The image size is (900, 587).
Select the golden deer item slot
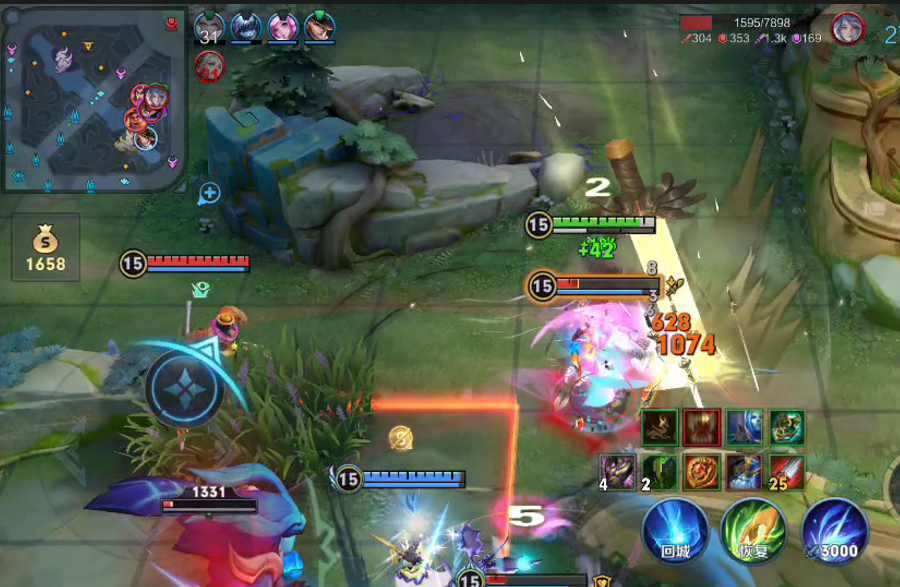pyautogui.click(x=660, y=427)
